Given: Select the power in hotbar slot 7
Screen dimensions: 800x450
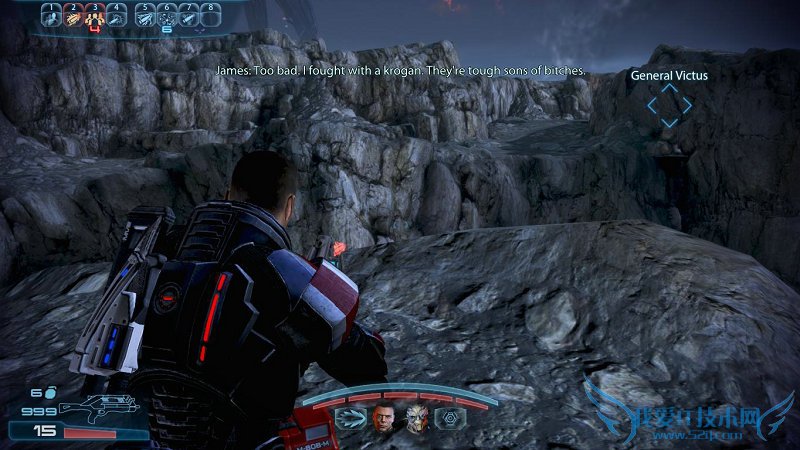Looking at the screenshot, I should [189, 17].
